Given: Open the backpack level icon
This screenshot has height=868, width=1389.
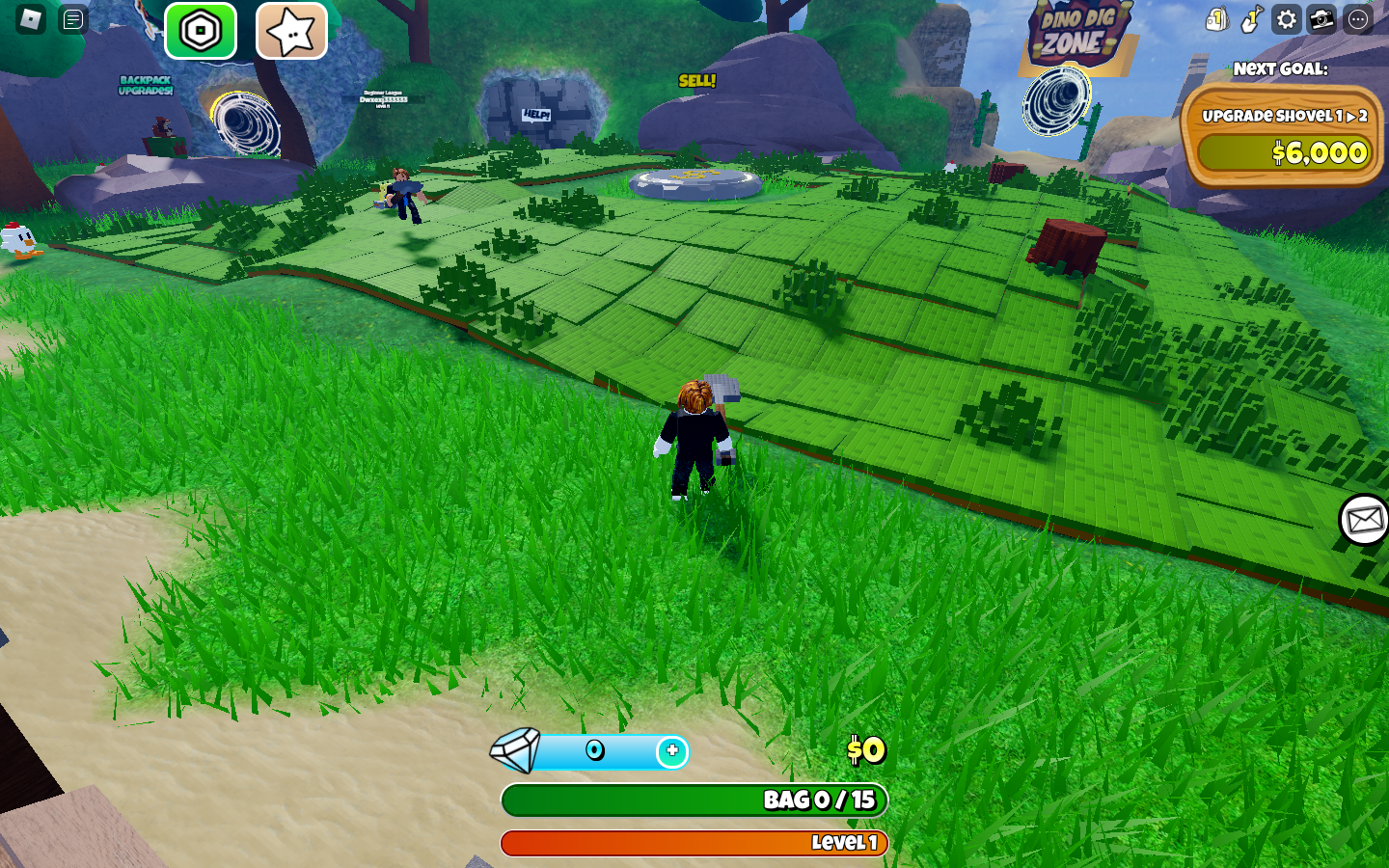Looking at the screenshot, I should point(1216,19).
